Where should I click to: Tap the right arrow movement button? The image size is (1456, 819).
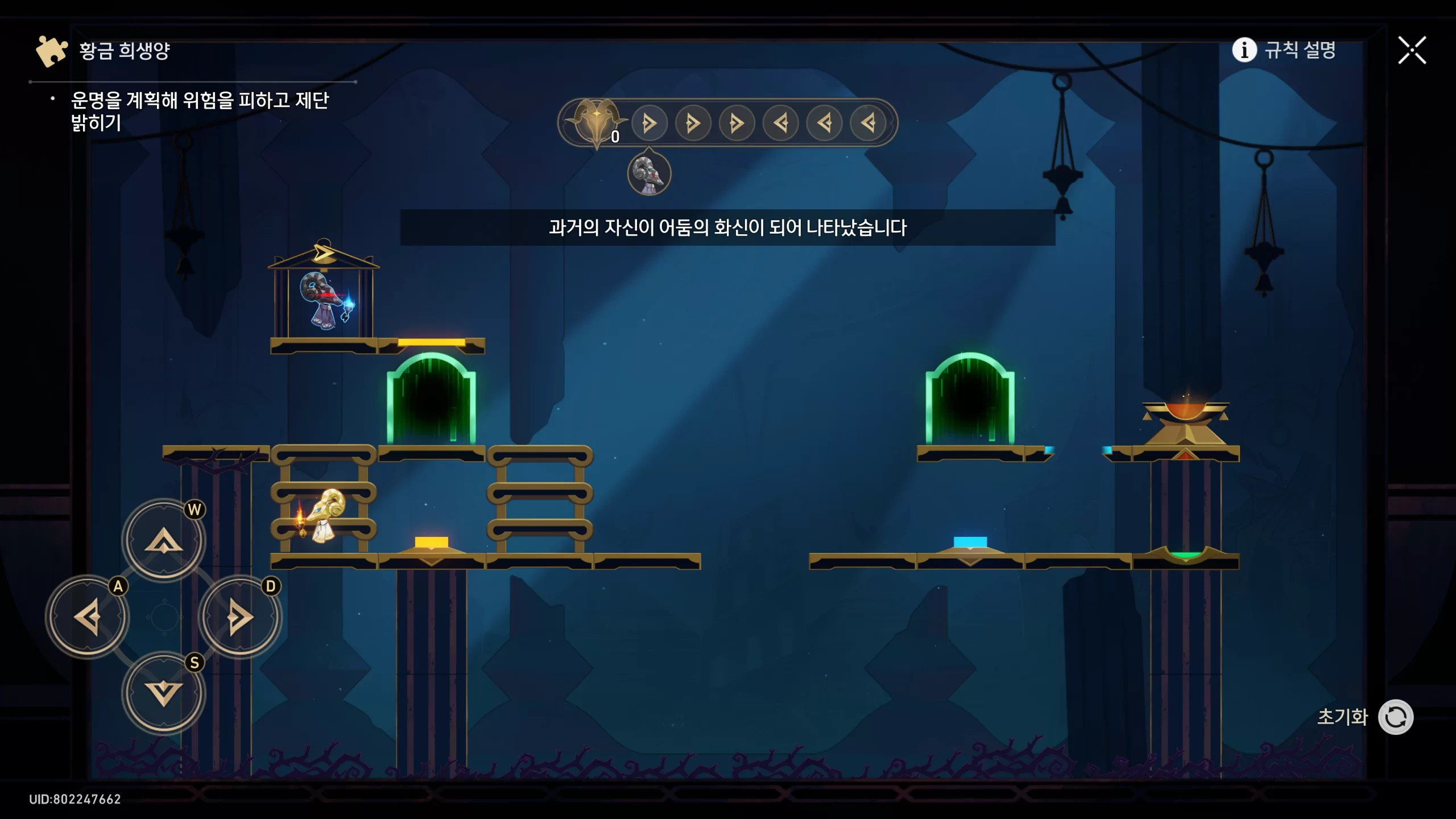[239, 617]
